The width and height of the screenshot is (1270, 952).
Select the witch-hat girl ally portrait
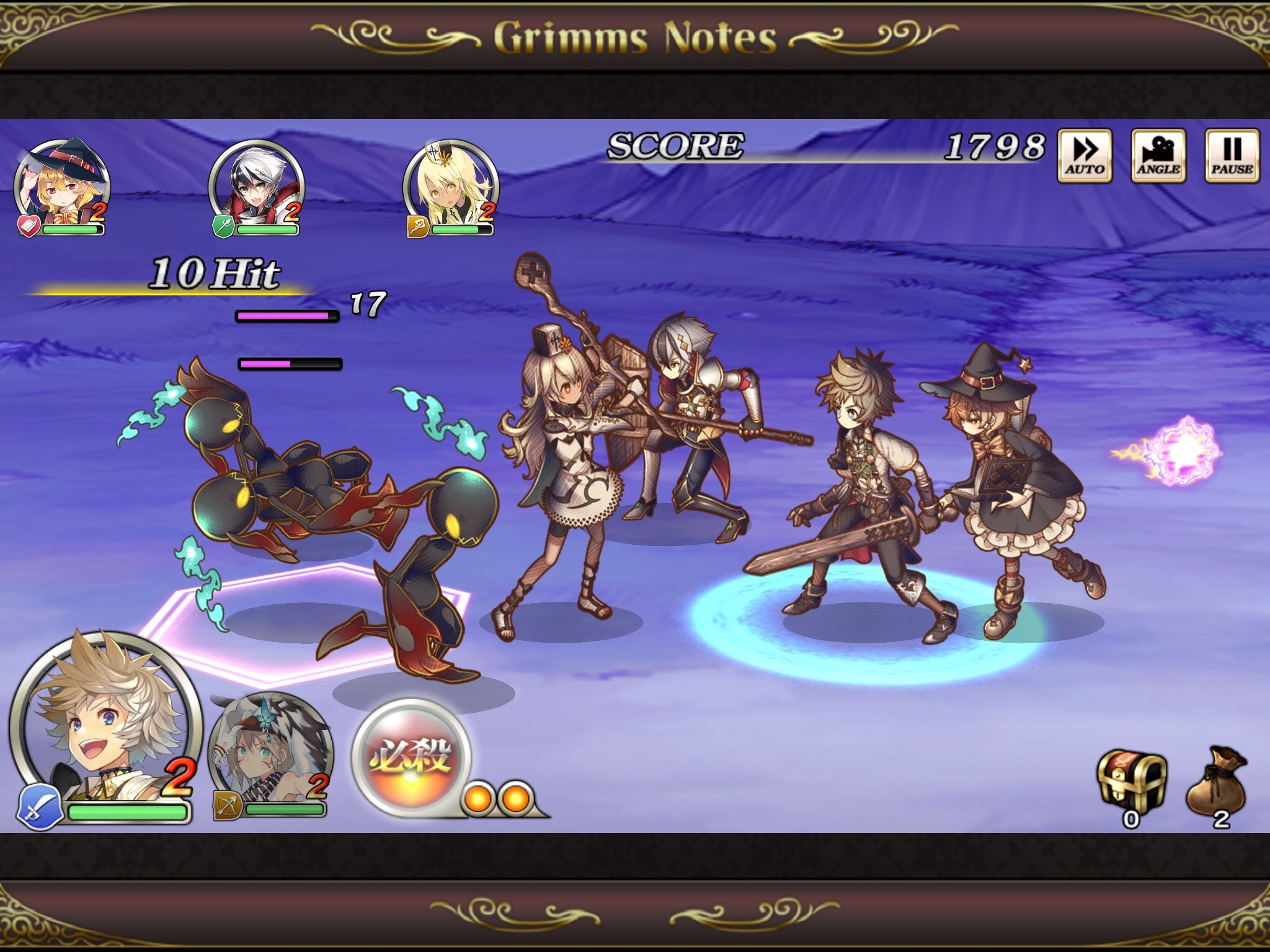61,183
